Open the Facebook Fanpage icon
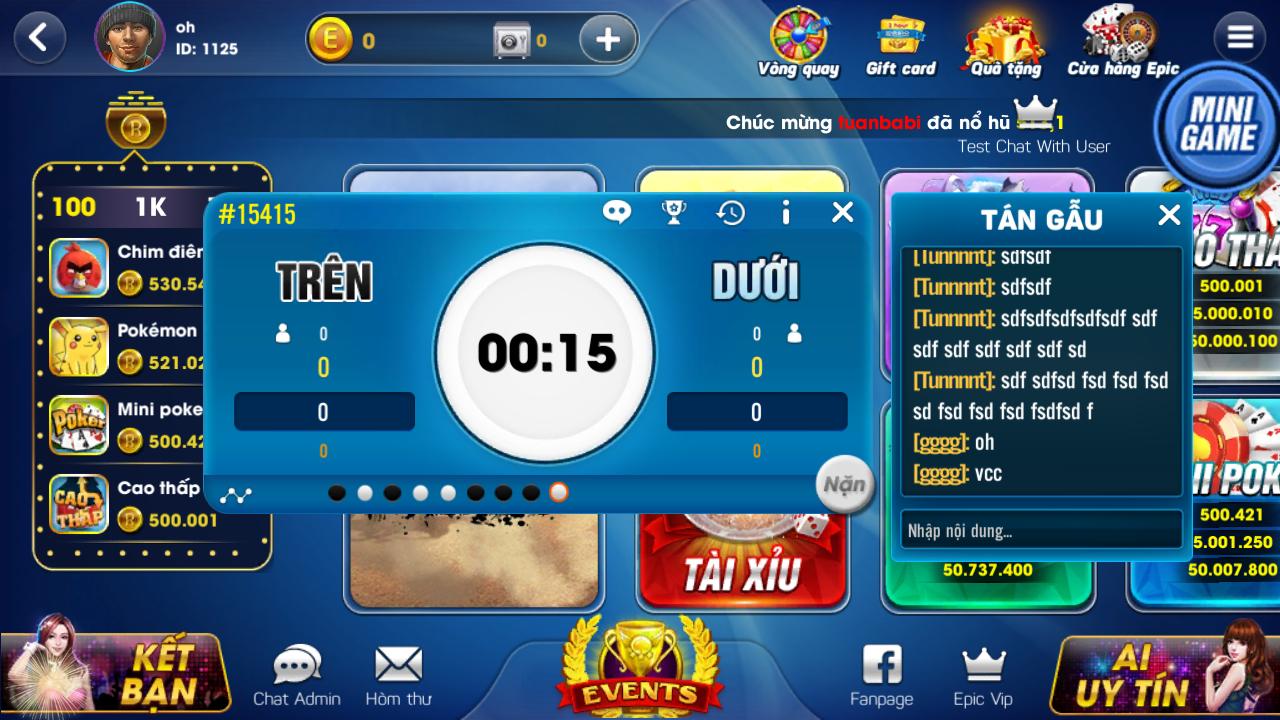Screen dimensions: 1280x720 880,663
